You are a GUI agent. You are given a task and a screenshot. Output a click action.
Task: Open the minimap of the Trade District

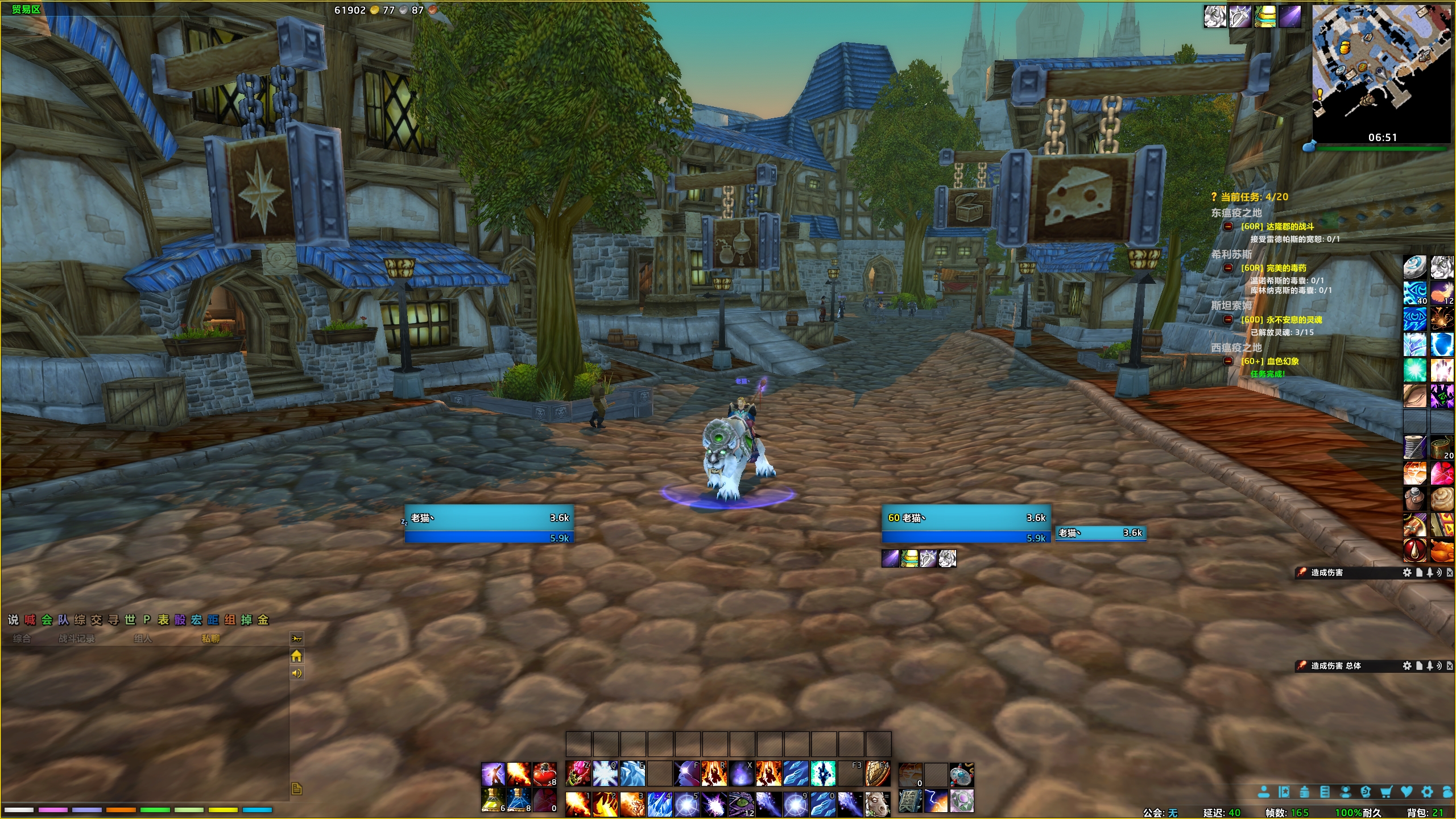pos(1381,68)
